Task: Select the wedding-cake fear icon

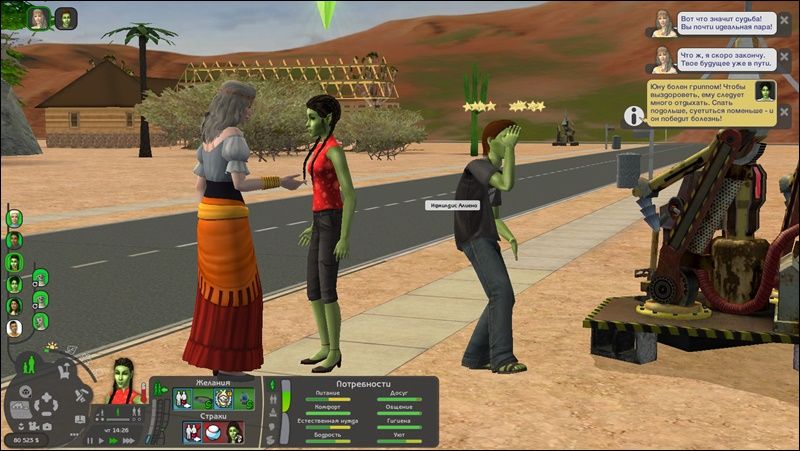Action: pyautogui.click(x=213, y=431)
